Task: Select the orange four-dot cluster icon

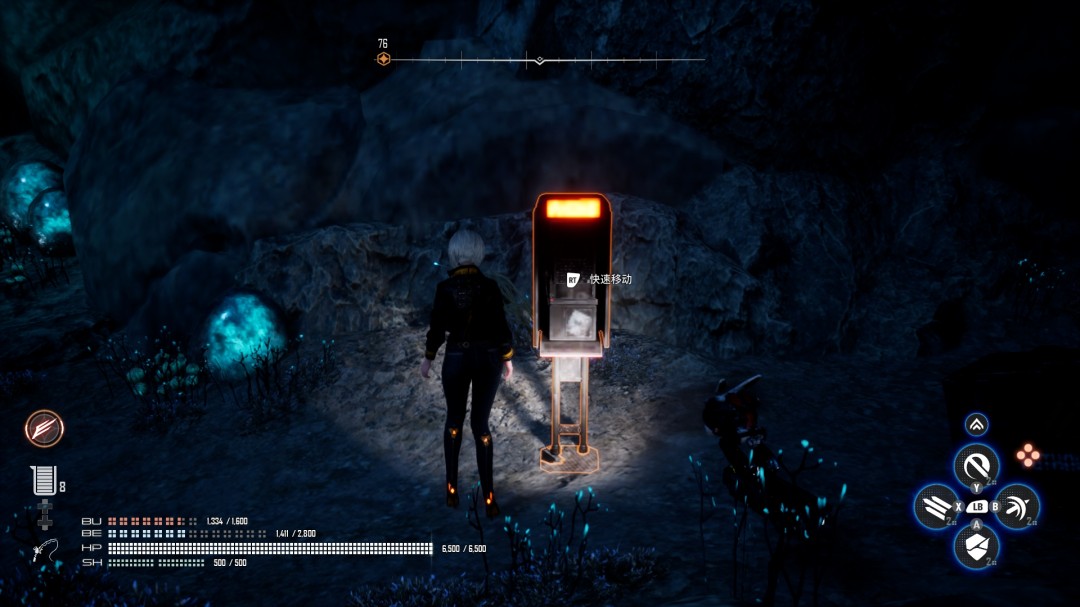Action: 1028,455
